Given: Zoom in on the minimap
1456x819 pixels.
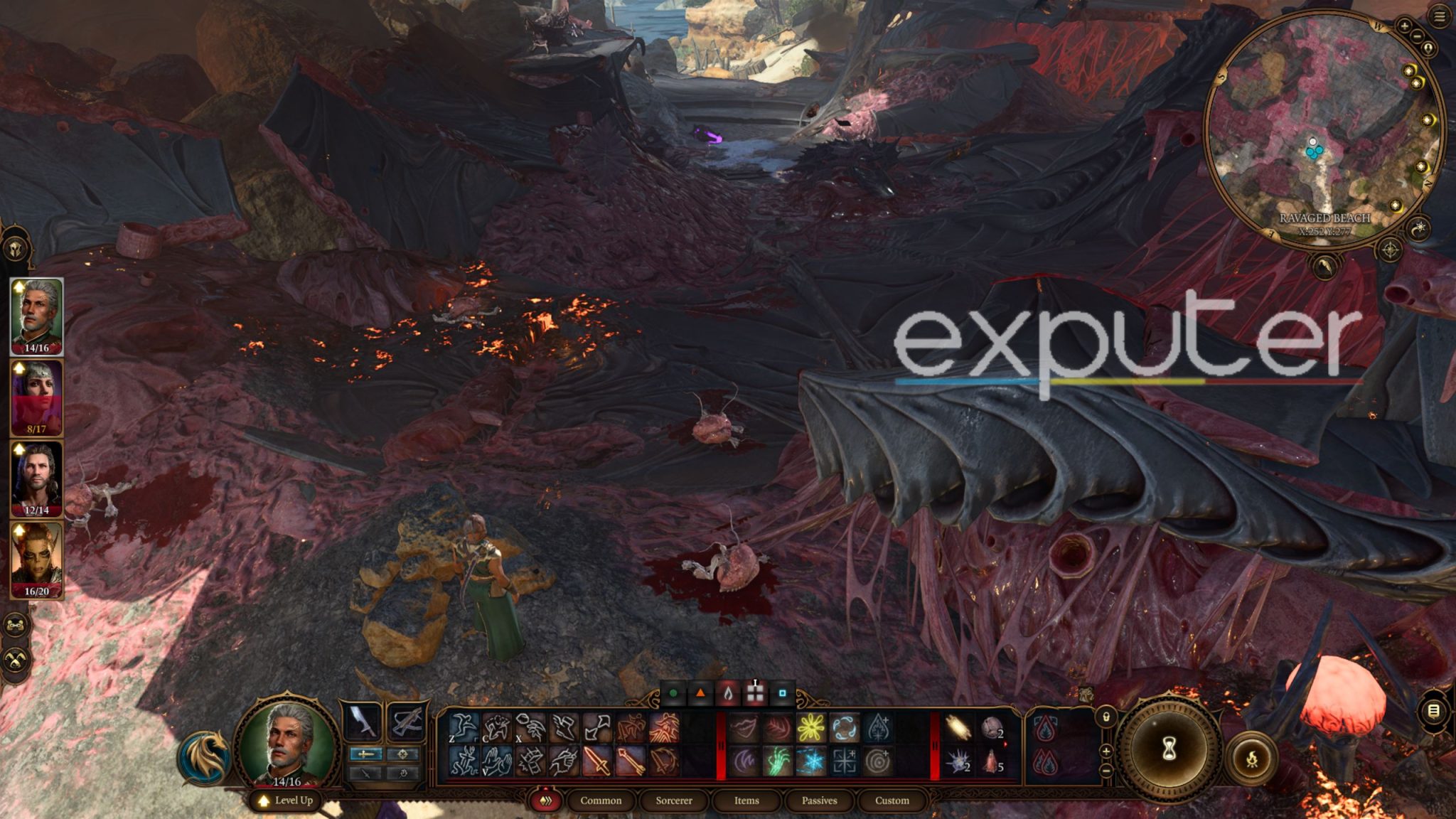Looking at the screenshot, I should click(1404, 26).
